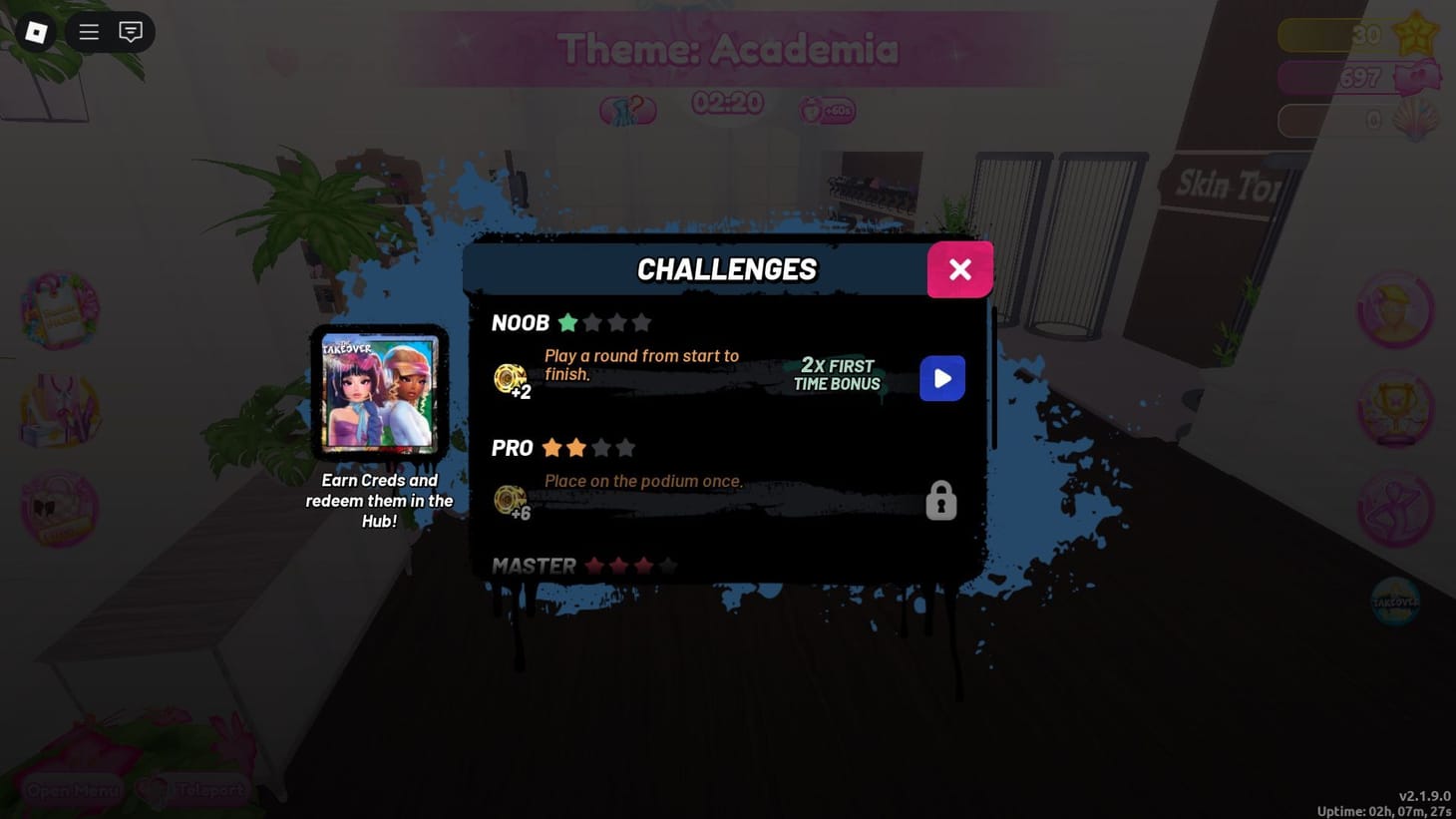Open the chat bubble icon
1456x819 pixels.
pyautogui.click(x=130, y=32)
